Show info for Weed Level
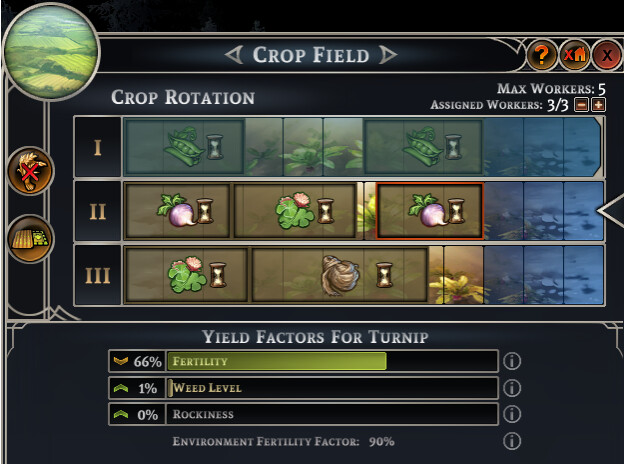The width and height of the screenshot is (624, 464). click(512, 388)
